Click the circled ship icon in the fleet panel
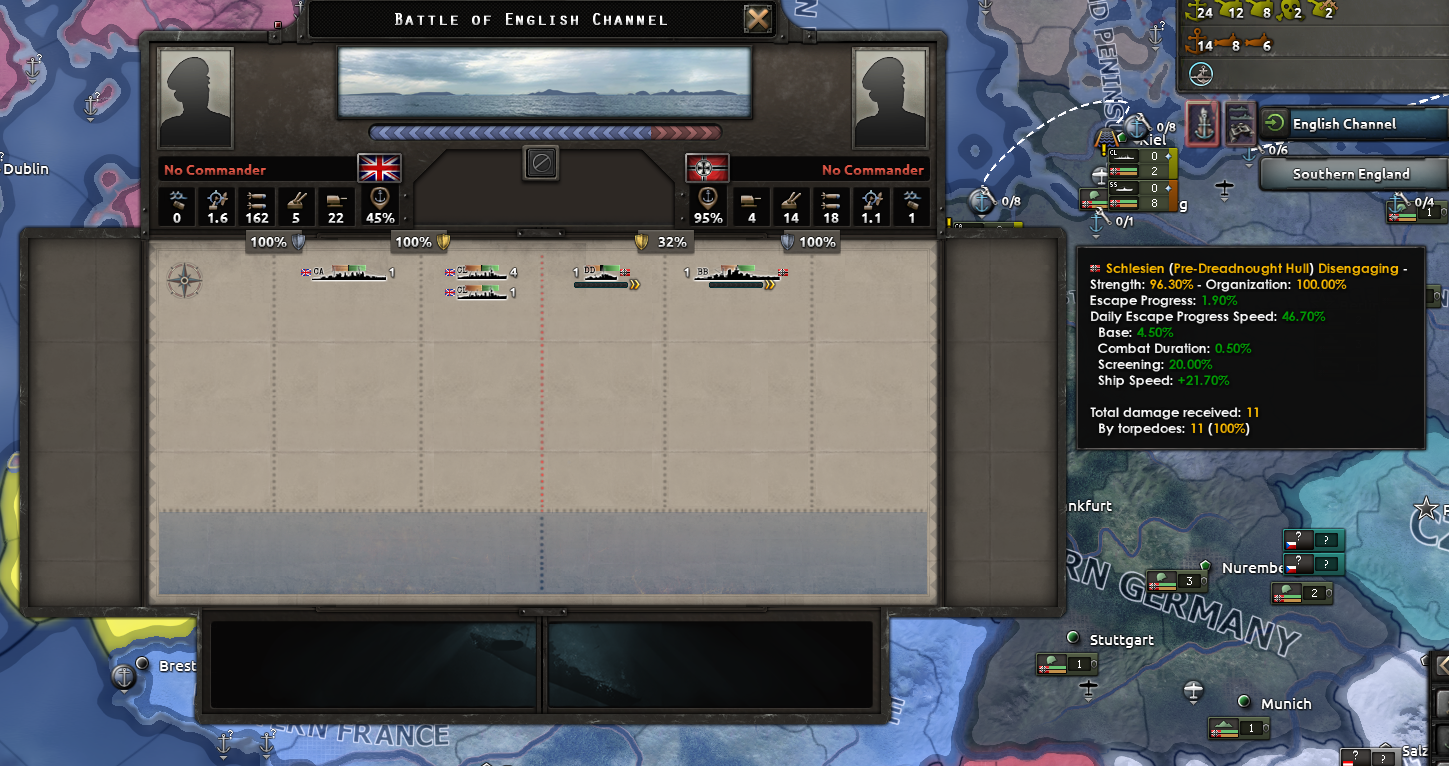The image size is (1449, 766). (1201, 74)
